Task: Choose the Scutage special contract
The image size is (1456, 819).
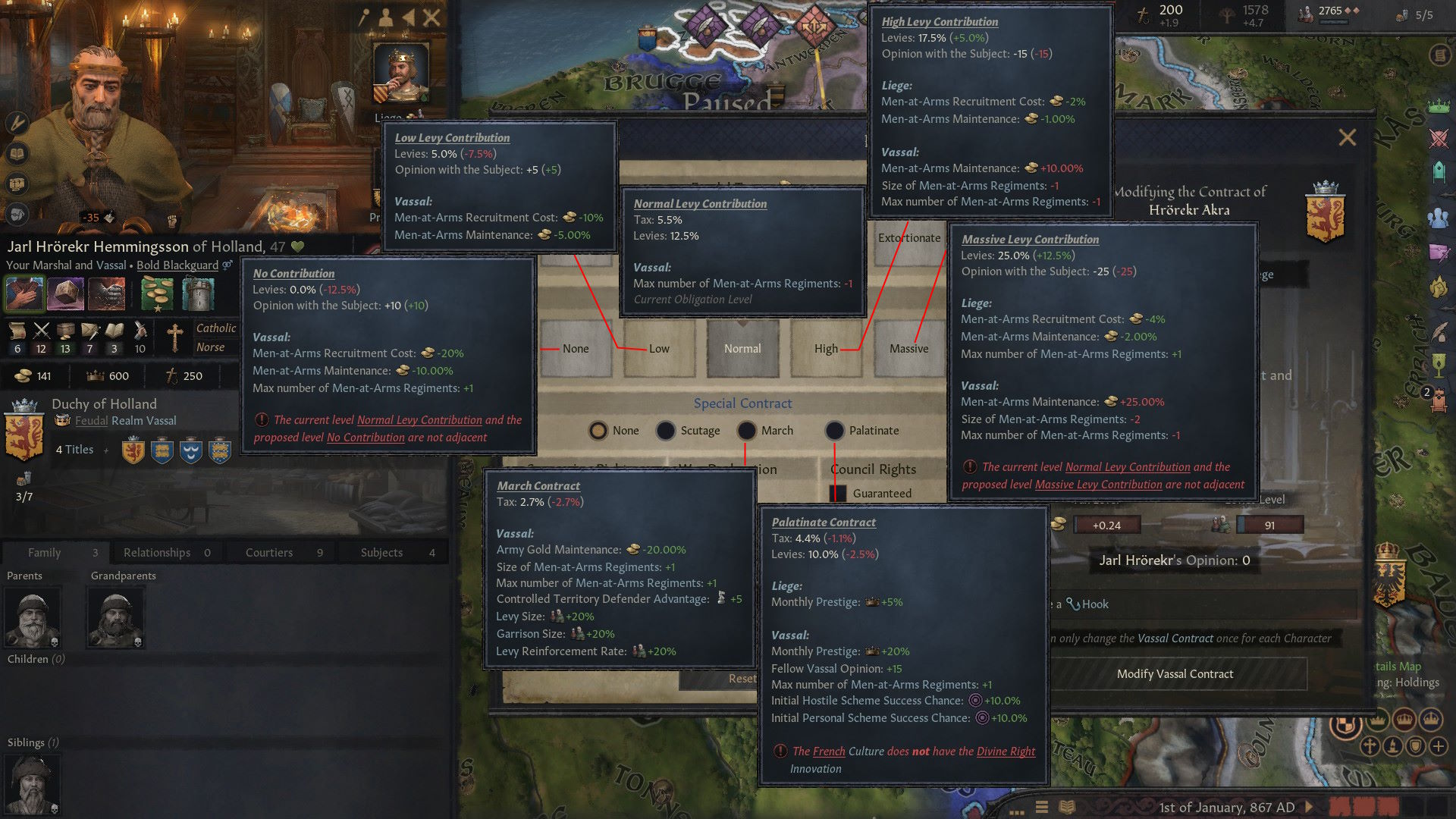Action: tap(666, 431)
